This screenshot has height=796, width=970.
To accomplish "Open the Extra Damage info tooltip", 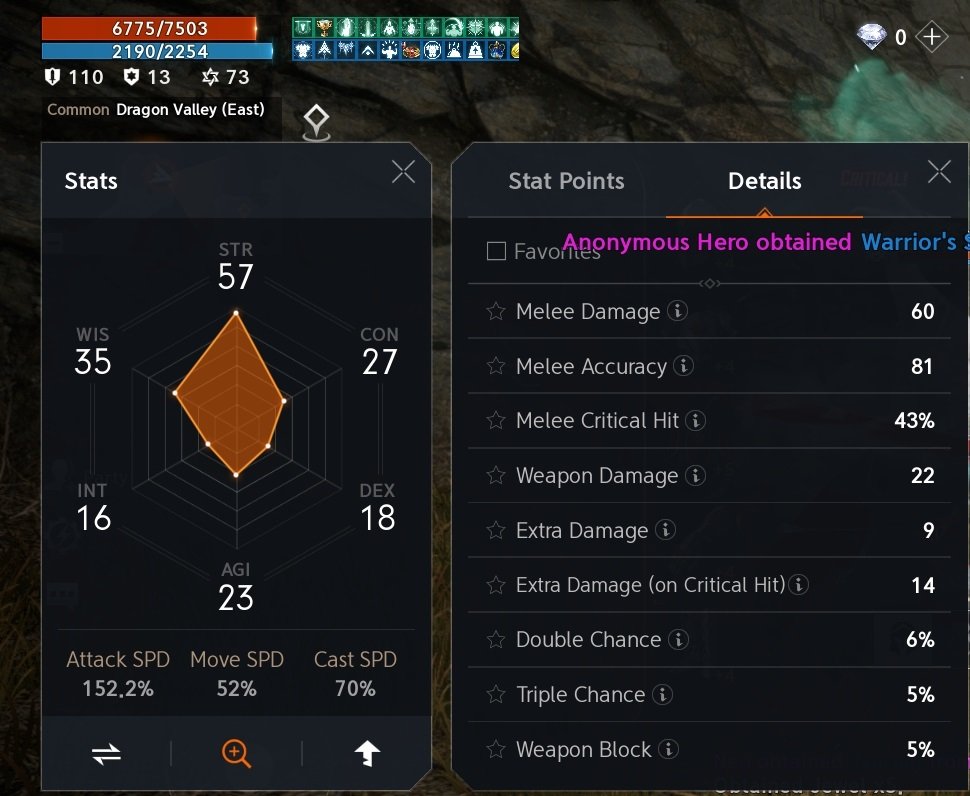I will point(666,531).
